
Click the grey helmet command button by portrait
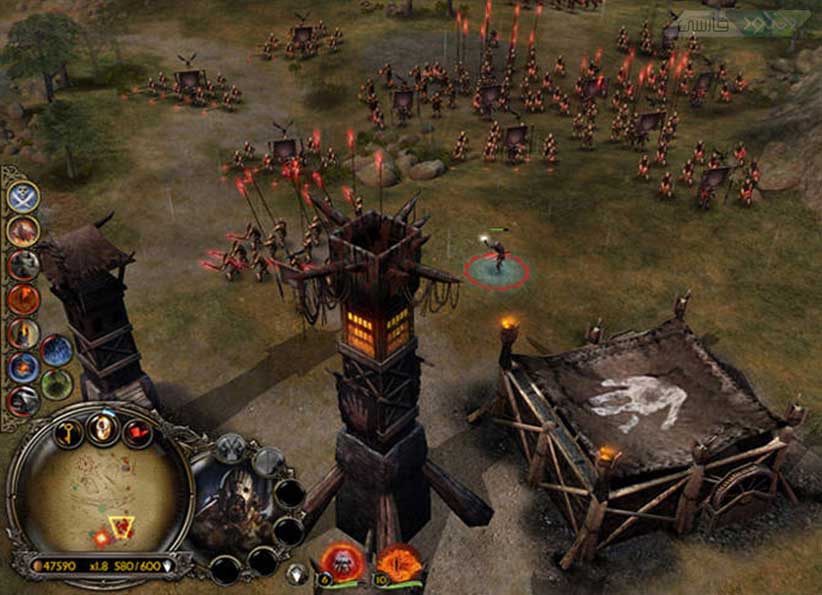[231, 450]
